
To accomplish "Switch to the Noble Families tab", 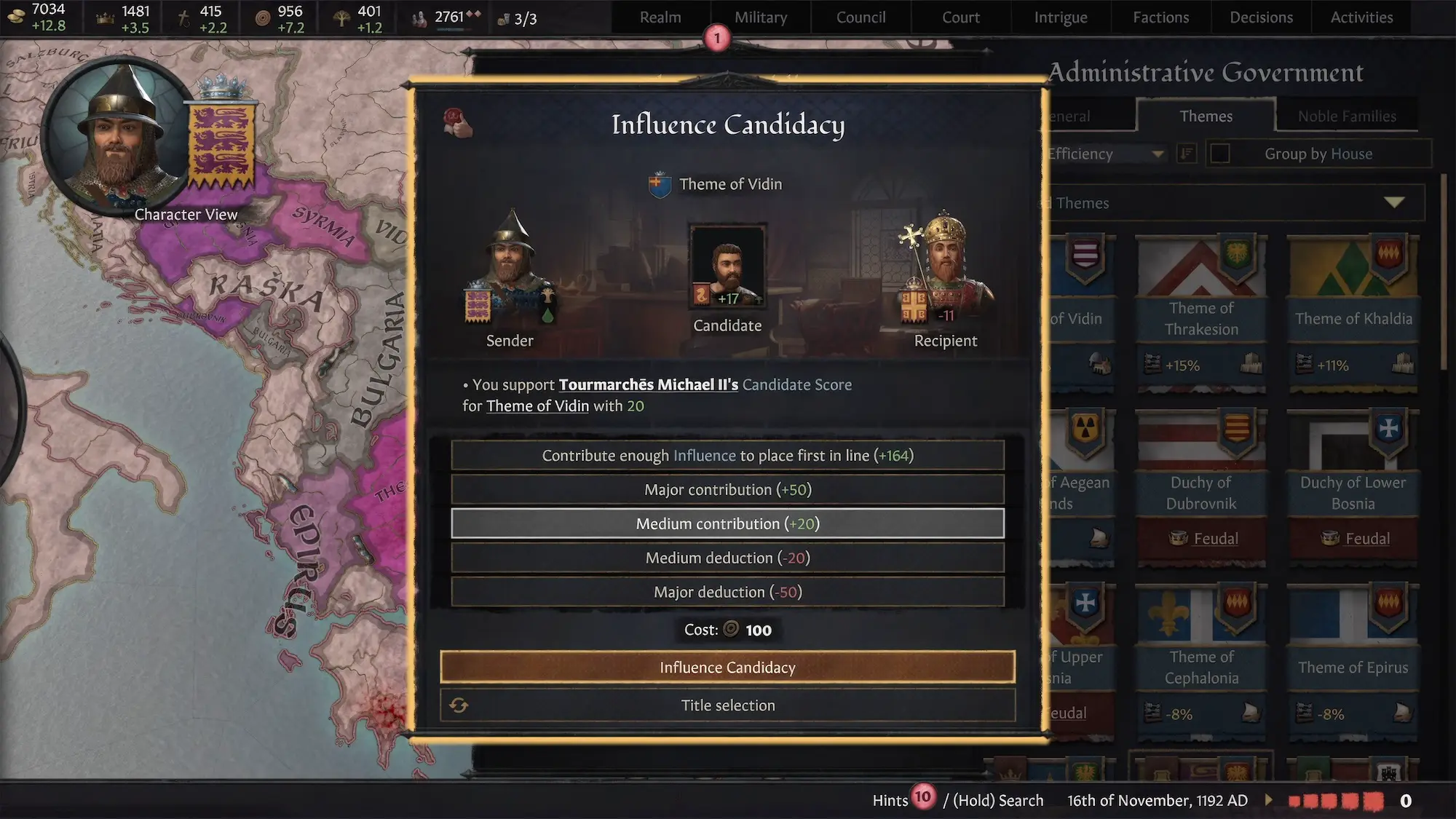I will [x=1347, y=116].
